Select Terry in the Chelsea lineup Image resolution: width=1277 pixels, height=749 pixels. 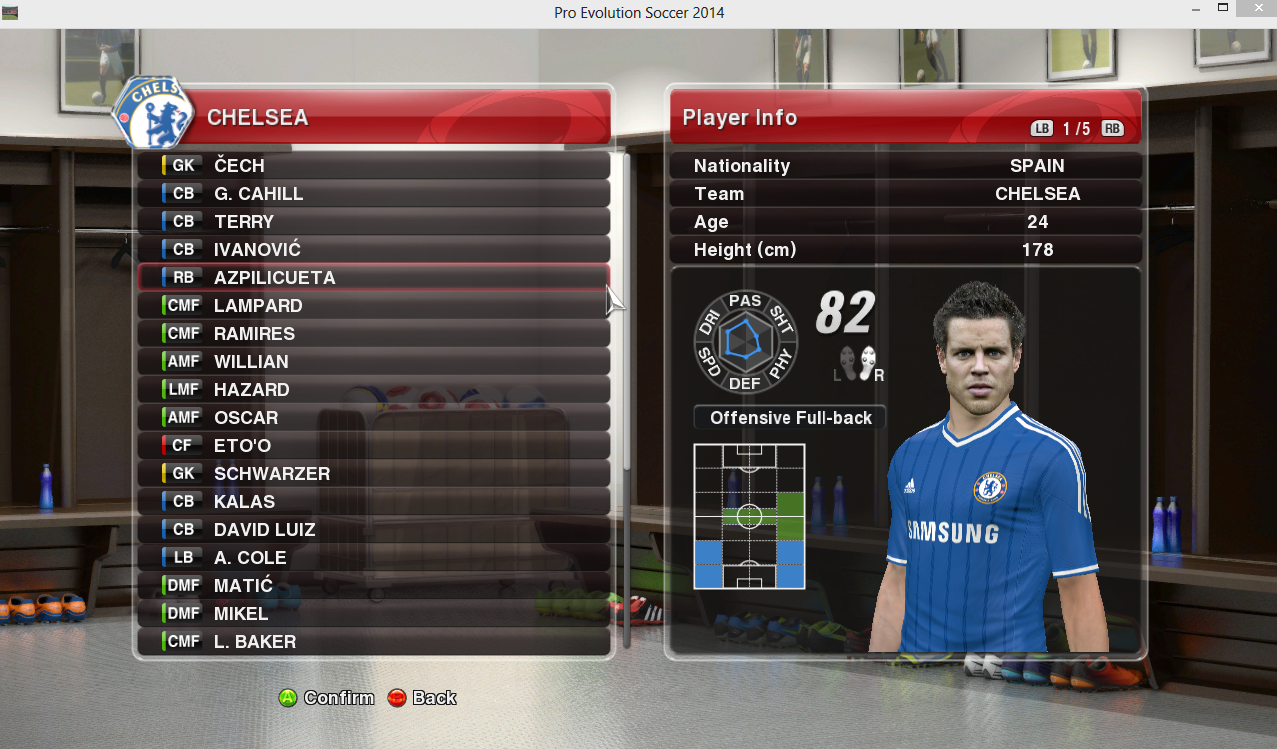(373, 222)
